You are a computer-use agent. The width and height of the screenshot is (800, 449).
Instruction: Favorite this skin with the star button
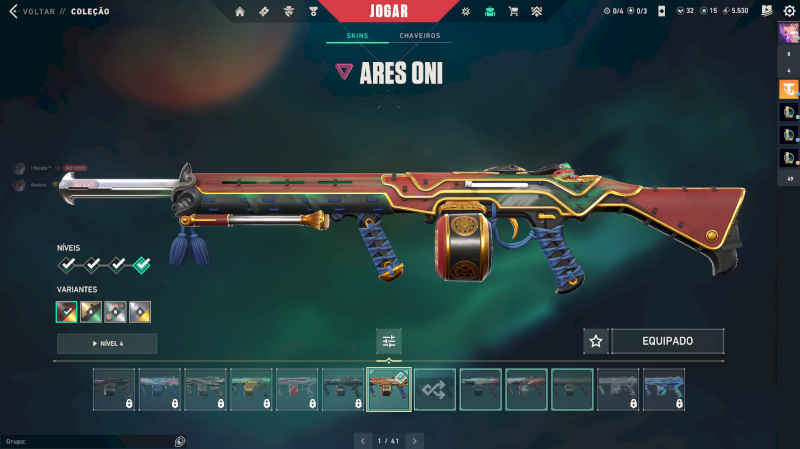(x=596, y=341)
